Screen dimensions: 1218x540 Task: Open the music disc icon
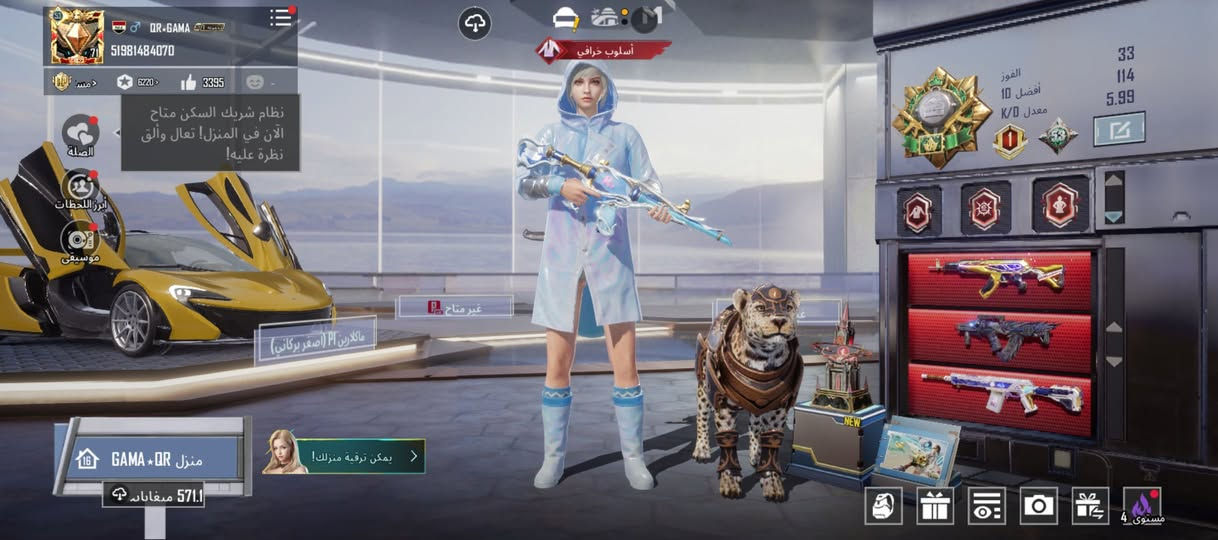[80, 240]
